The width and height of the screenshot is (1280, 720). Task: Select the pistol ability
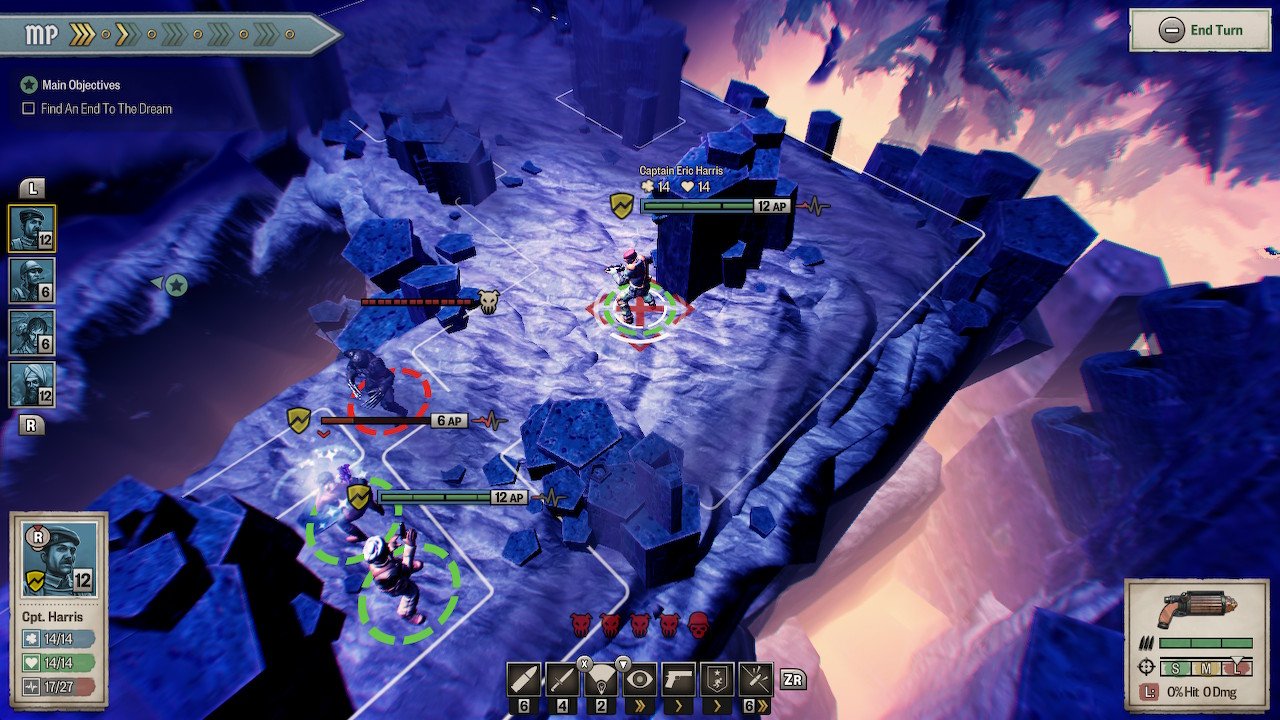pyautogui.click(x=679, y=680)
